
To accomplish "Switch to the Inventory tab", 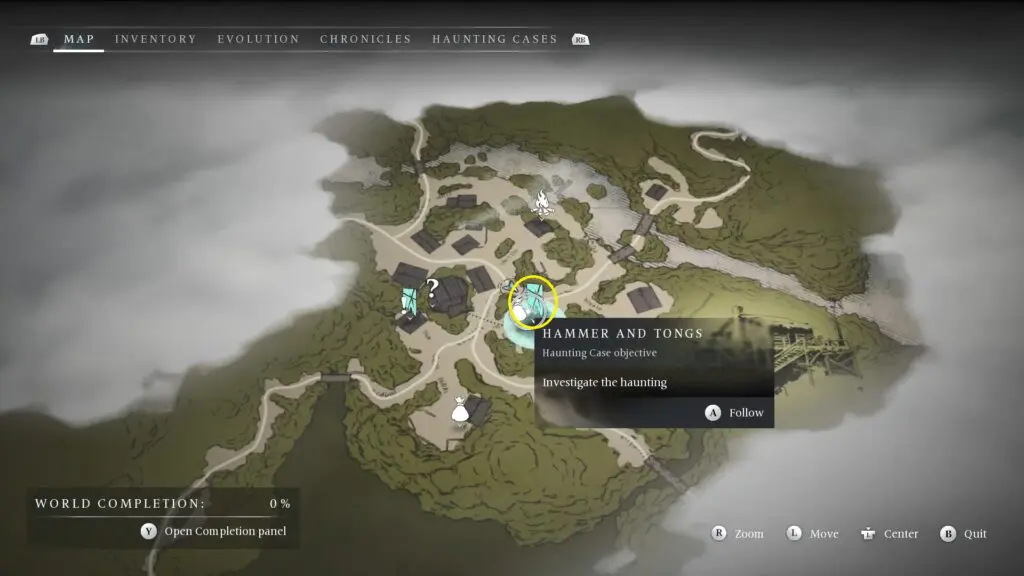I will click(x=155, y=39).
